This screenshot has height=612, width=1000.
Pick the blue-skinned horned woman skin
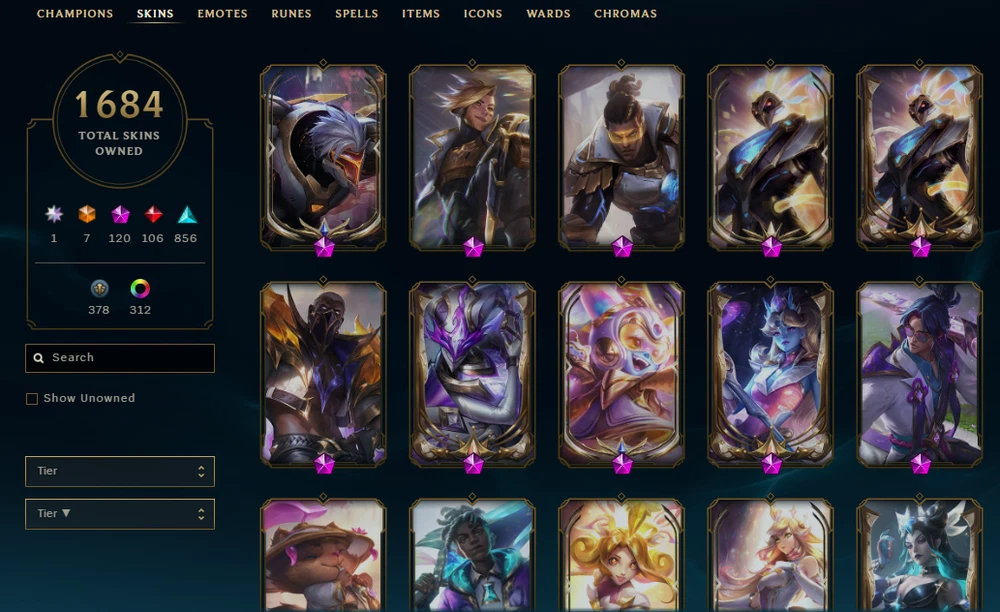point(770,373)
